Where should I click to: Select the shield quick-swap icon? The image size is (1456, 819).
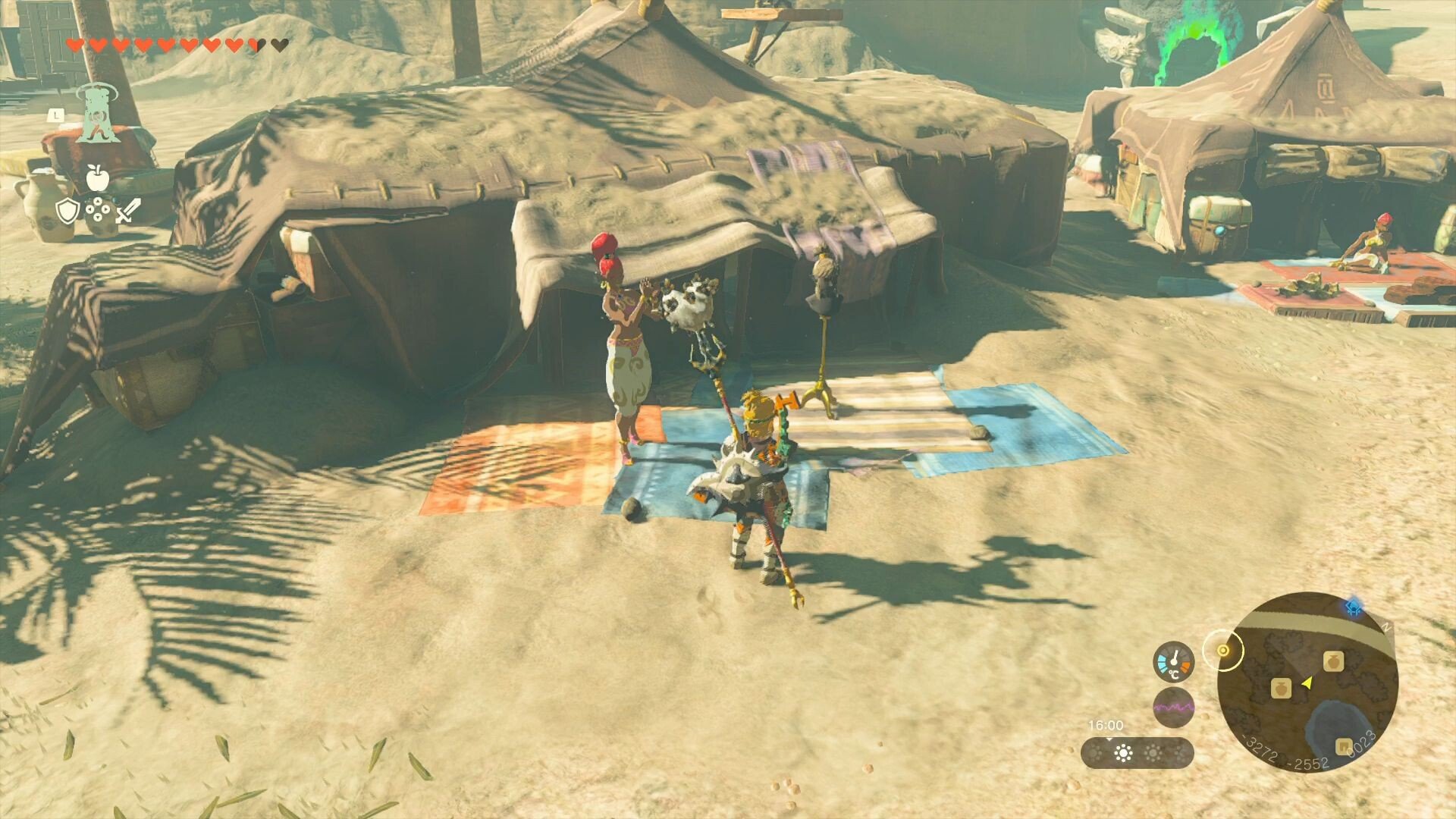click(67, 210)
